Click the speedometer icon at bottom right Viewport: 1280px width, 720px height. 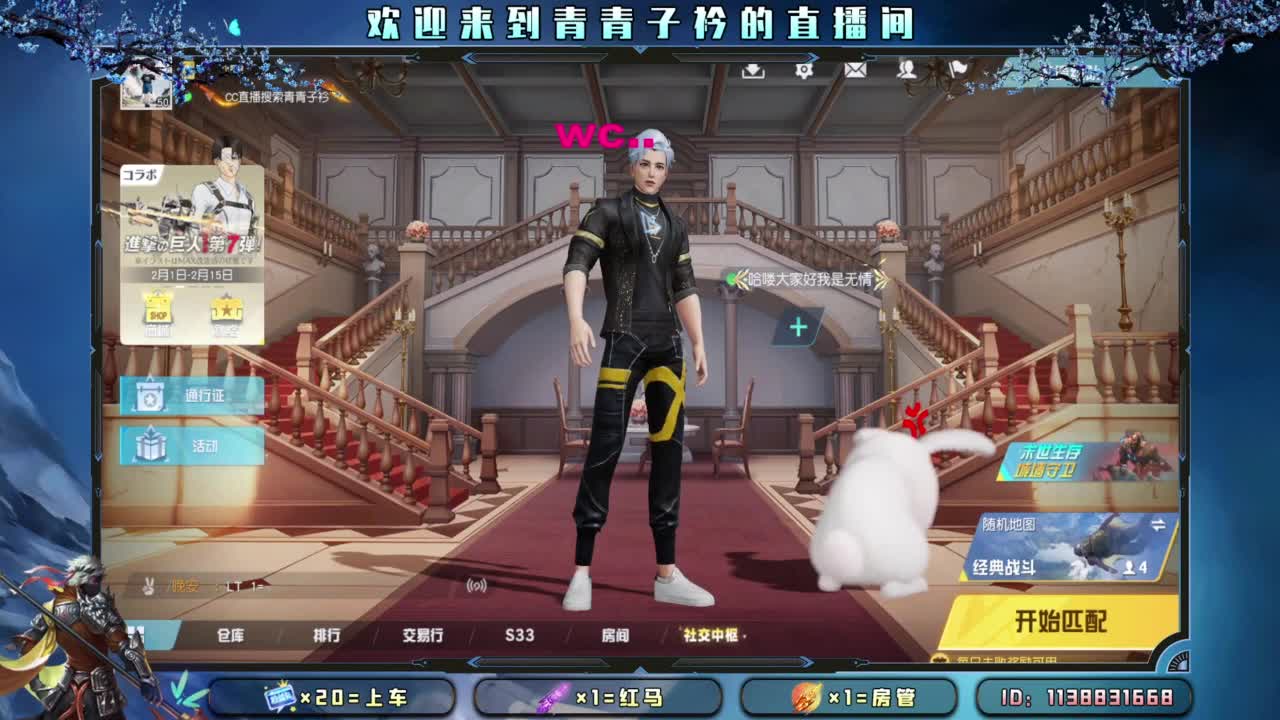coord(1177,663)
